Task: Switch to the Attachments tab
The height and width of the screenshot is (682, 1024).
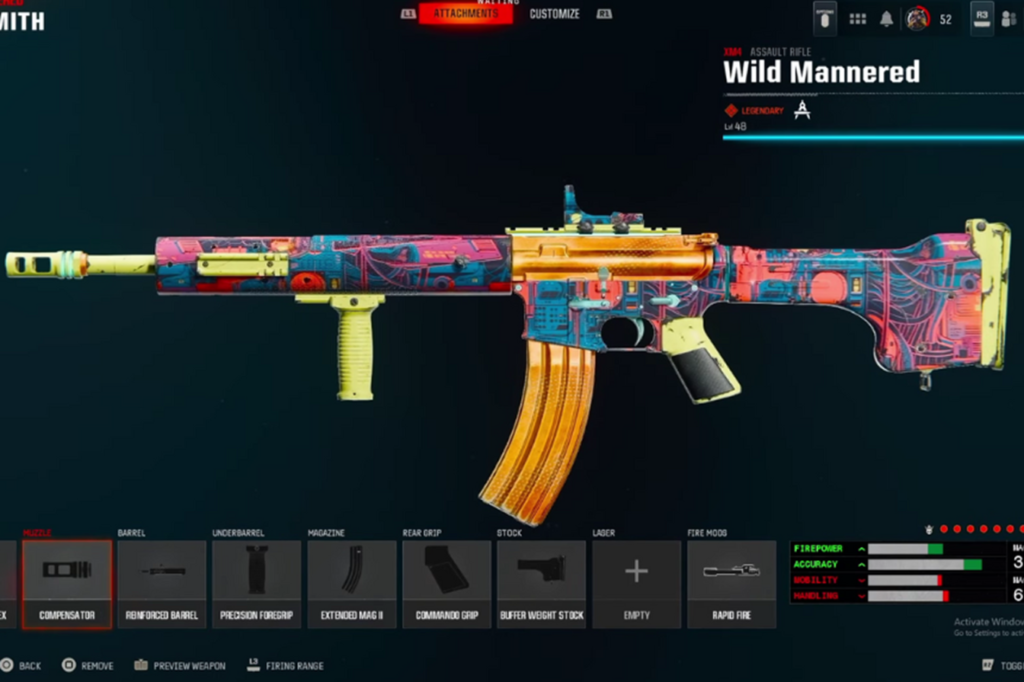Action: (466, 14)
